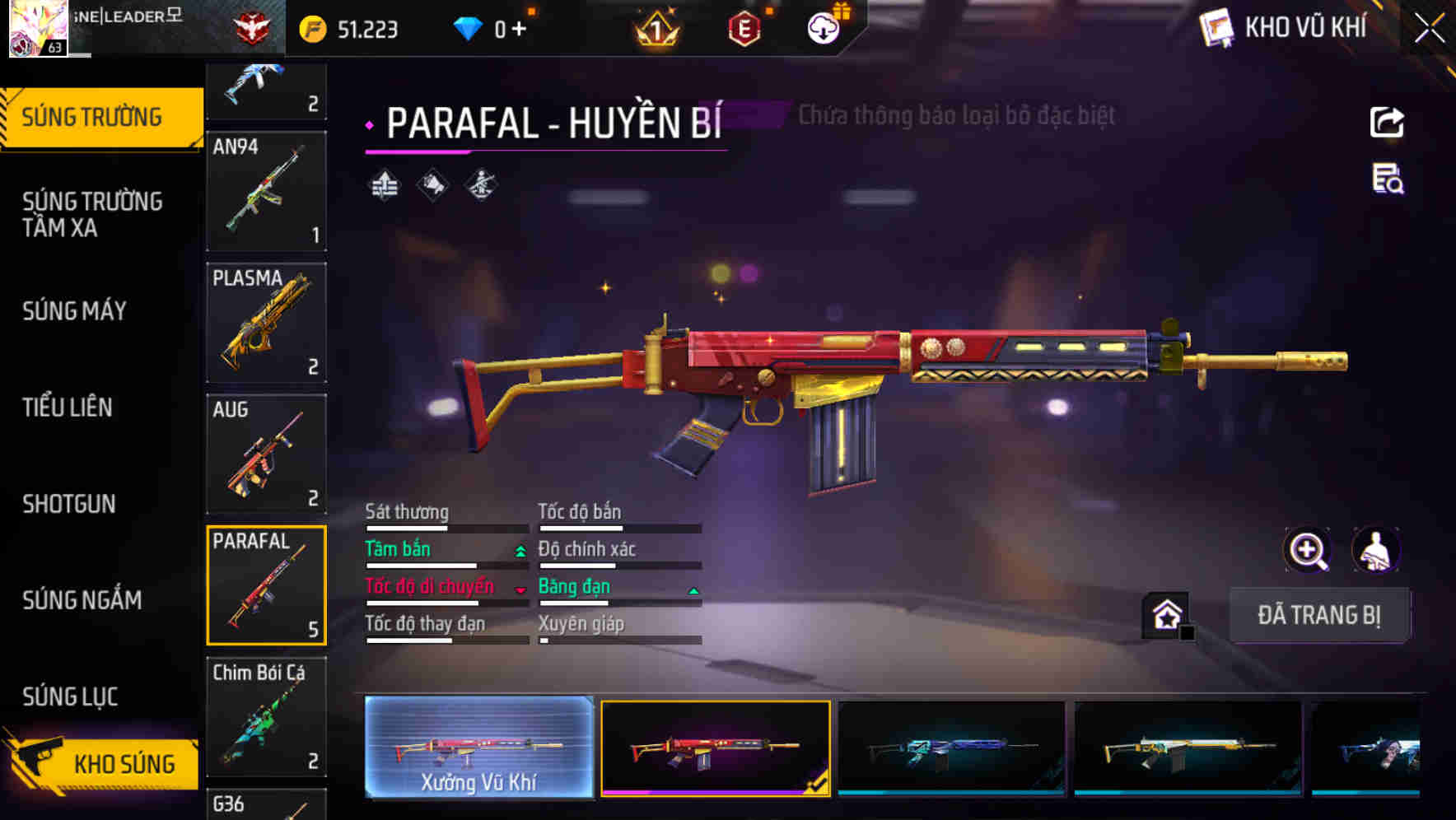Open the SHOTGUN weapon category
Screen dimensions: 1456x820
(x=69, y=504)
